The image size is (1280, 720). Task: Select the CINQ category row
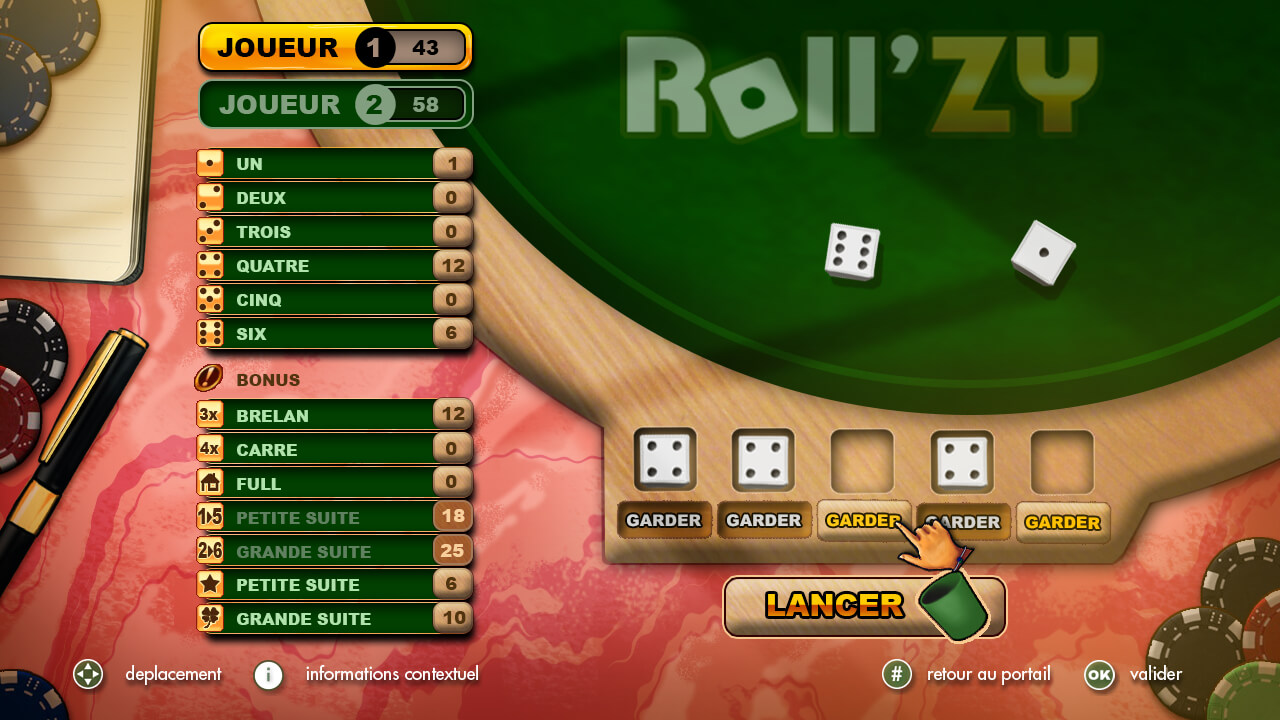pos(334,300)
